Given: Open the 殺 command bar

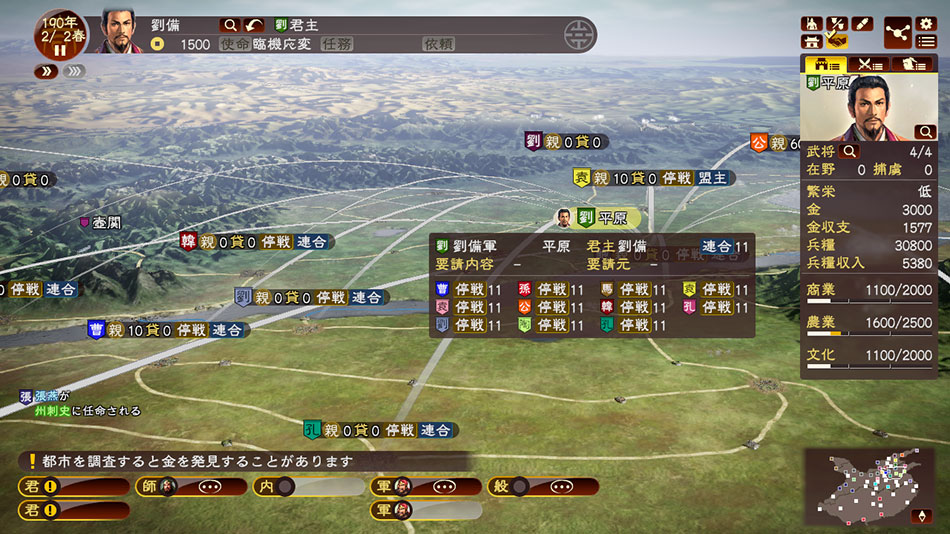Looking at the screenshot, I should [543, 487].
